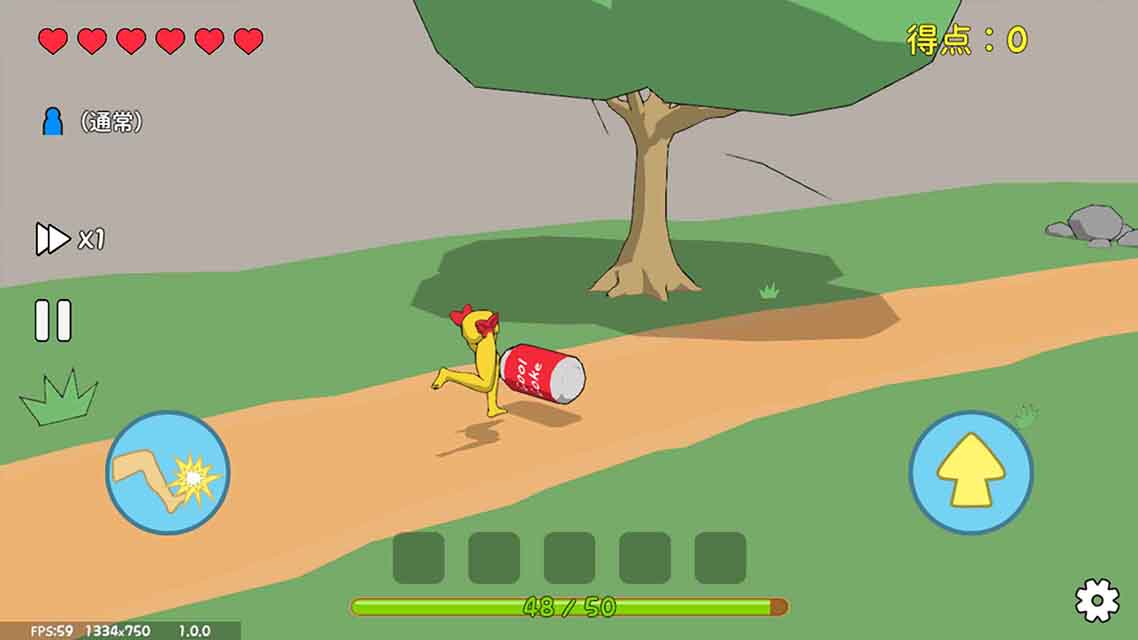Pause the game
This screenshot has height=640, width=1138.
tap(53, 321)
